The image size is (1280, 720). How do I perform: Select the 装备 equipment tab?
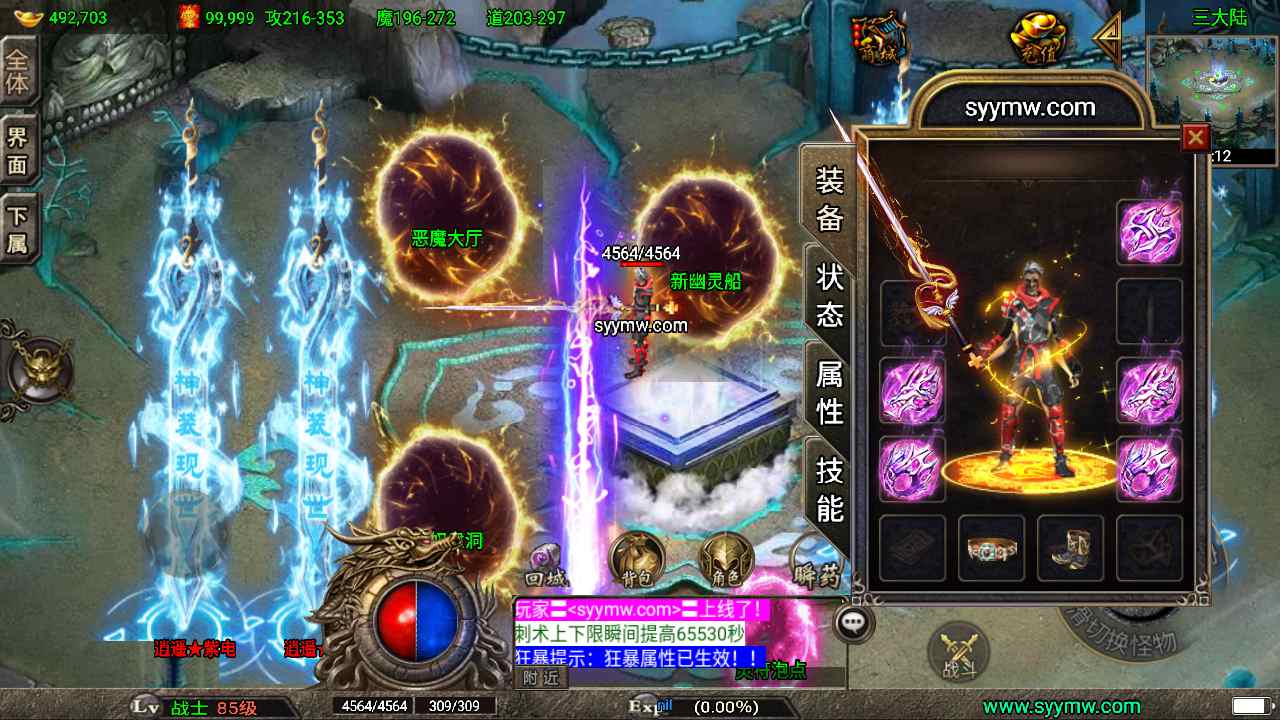coord(829,199)
